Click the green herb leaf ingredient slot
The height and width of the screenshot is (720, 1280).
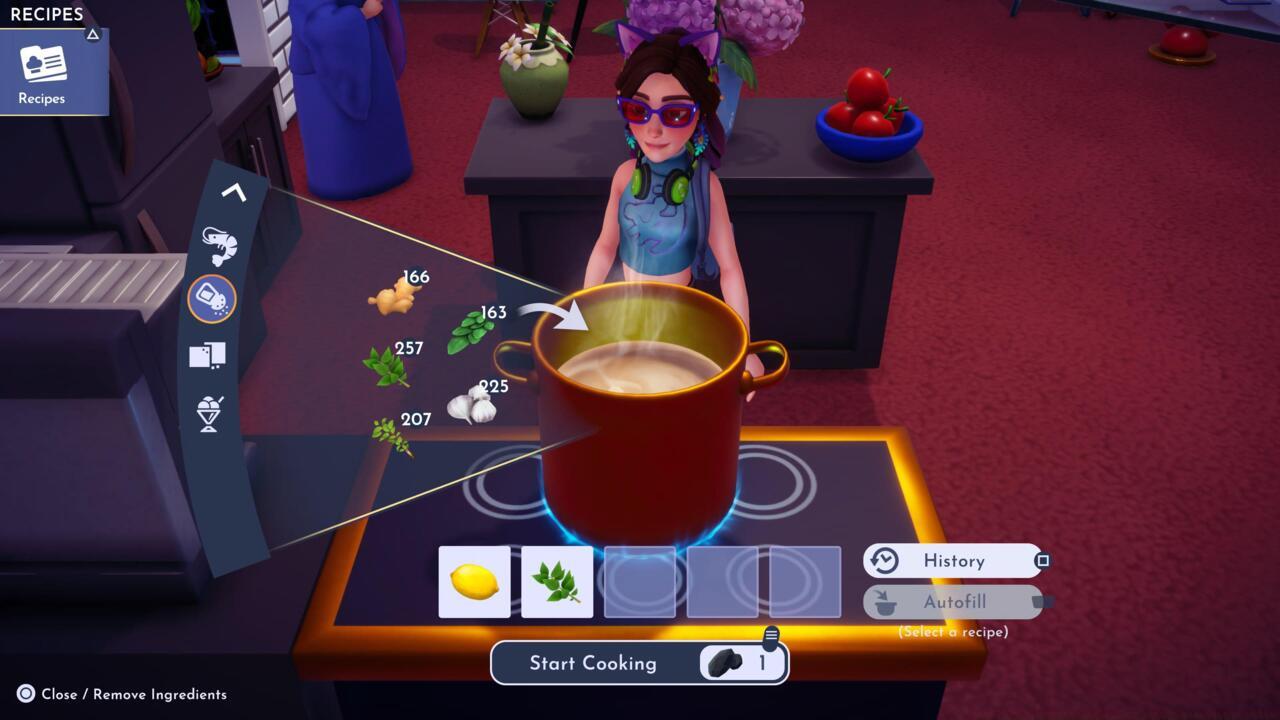[x=557, y=582]
